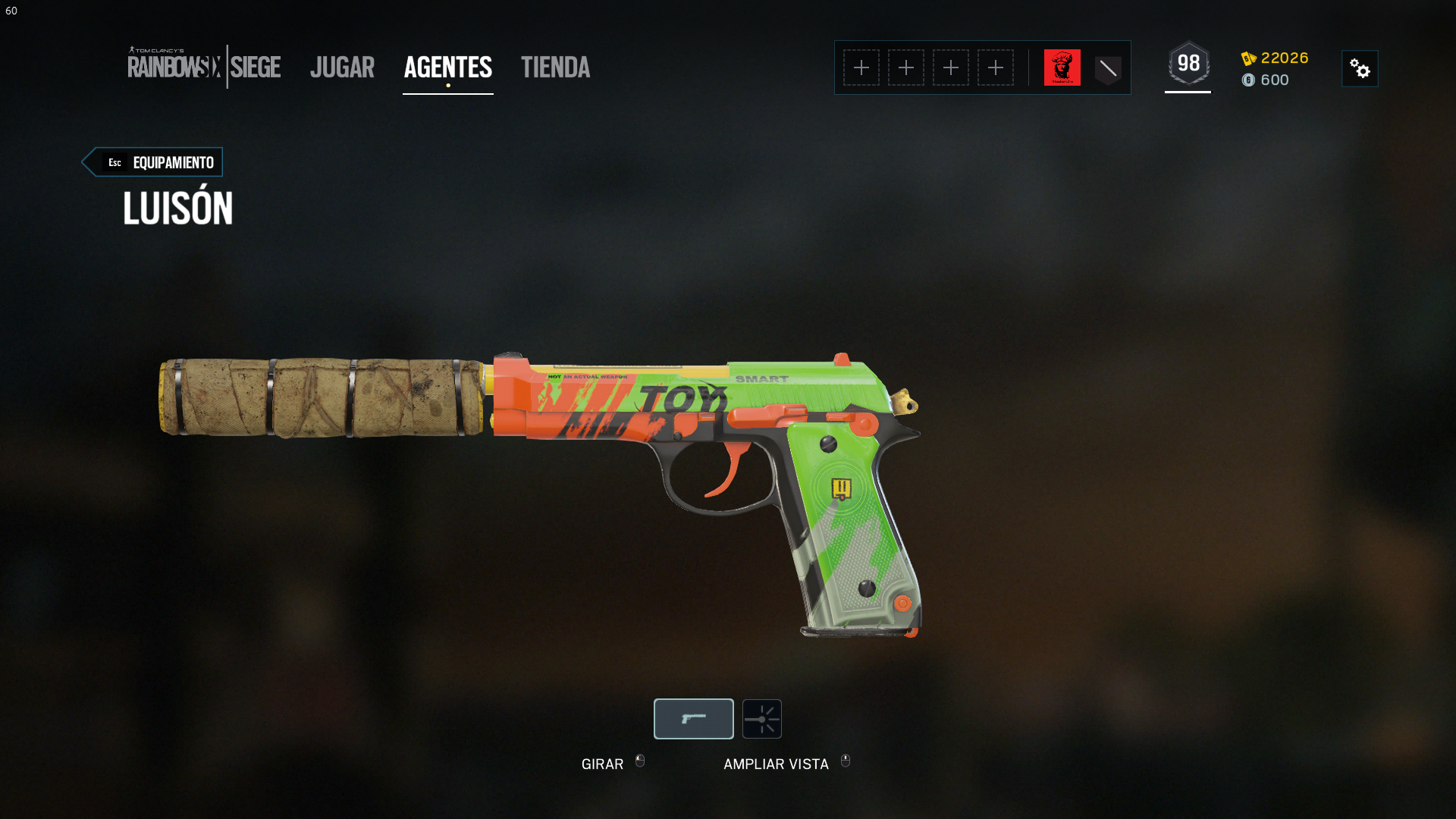The width and height of the screenshot is (1456, 819).
Task: Click AMPLIAR VISTA label
Action: (776, 764)
